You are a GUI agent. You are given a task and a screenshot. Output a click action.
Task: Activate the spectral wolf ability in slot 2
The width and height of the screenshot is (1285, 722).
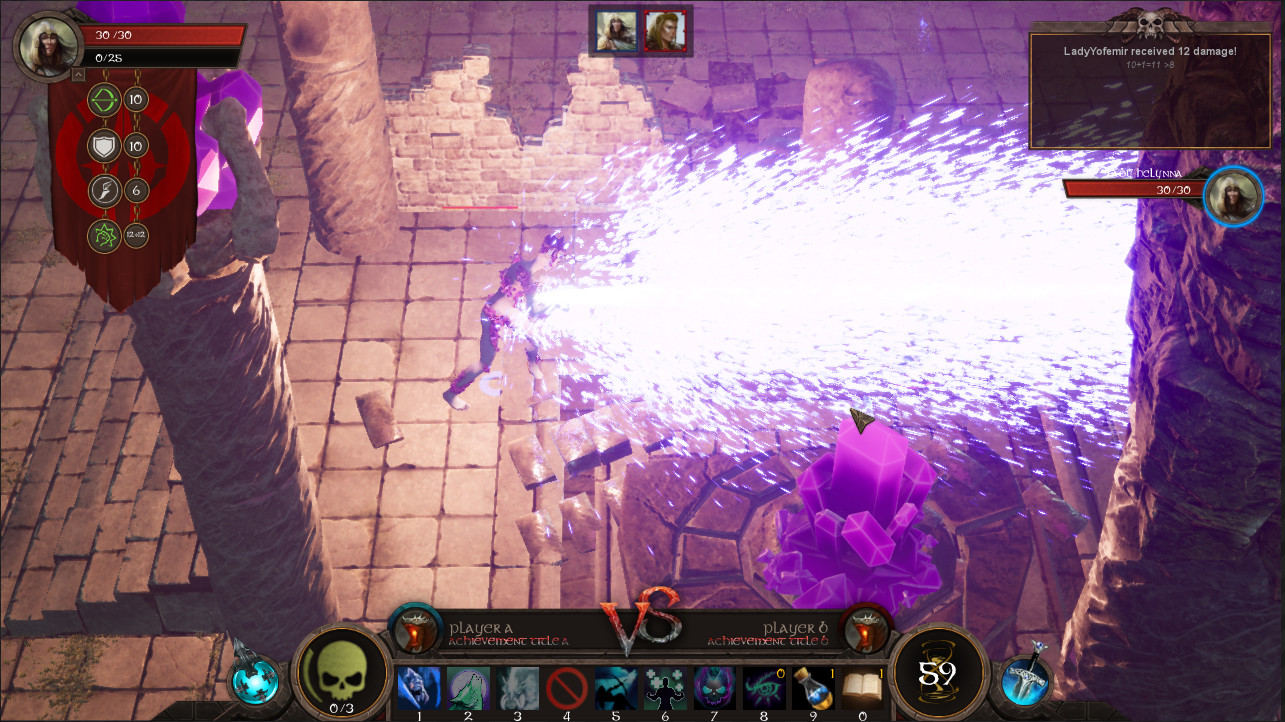pyautogui.click(x=468, y=689)
